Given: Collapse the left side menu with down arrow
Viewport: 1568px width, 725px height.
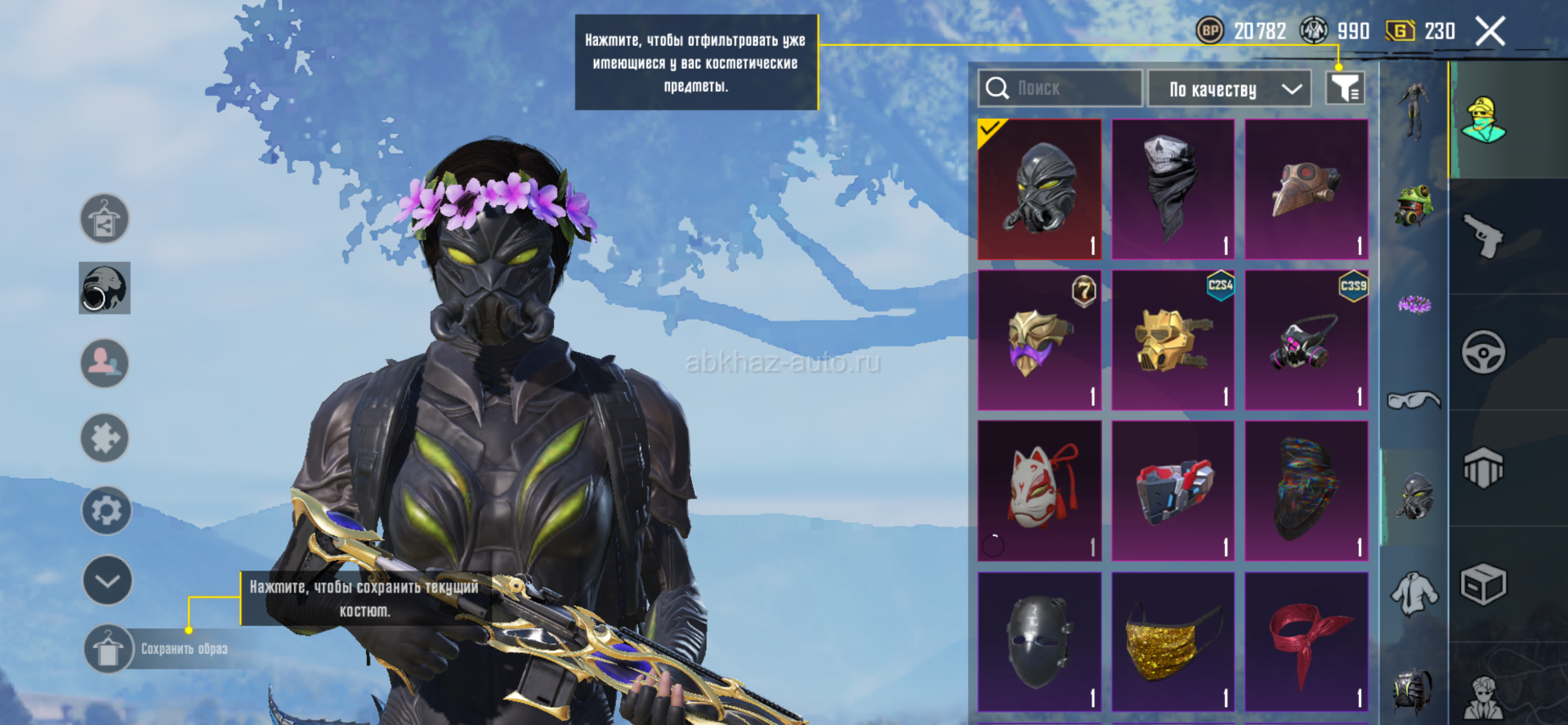Looking at the screenshot, I should [107, 580].
